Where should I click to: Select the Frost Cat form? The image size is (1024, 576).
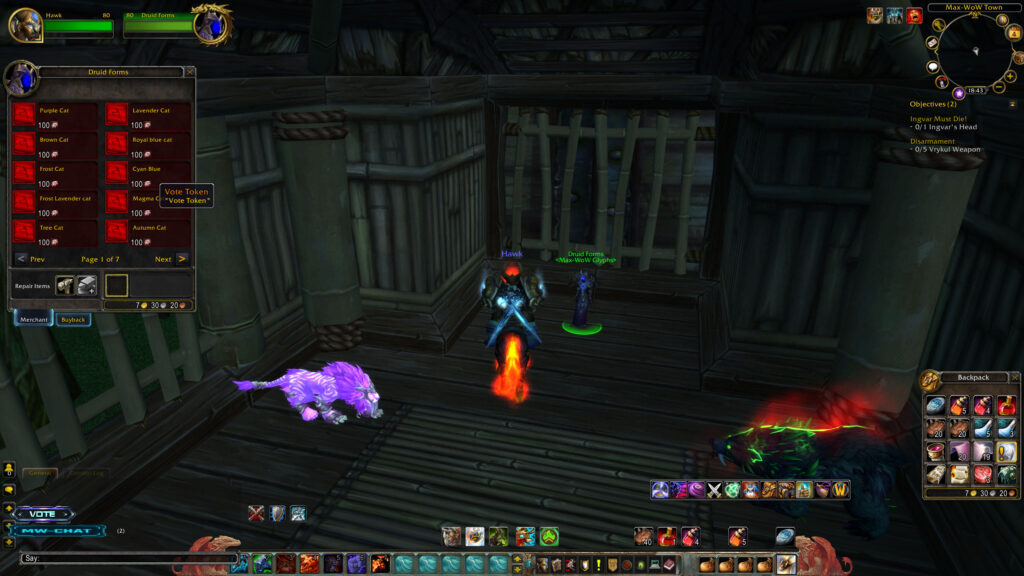pos(23,173)
